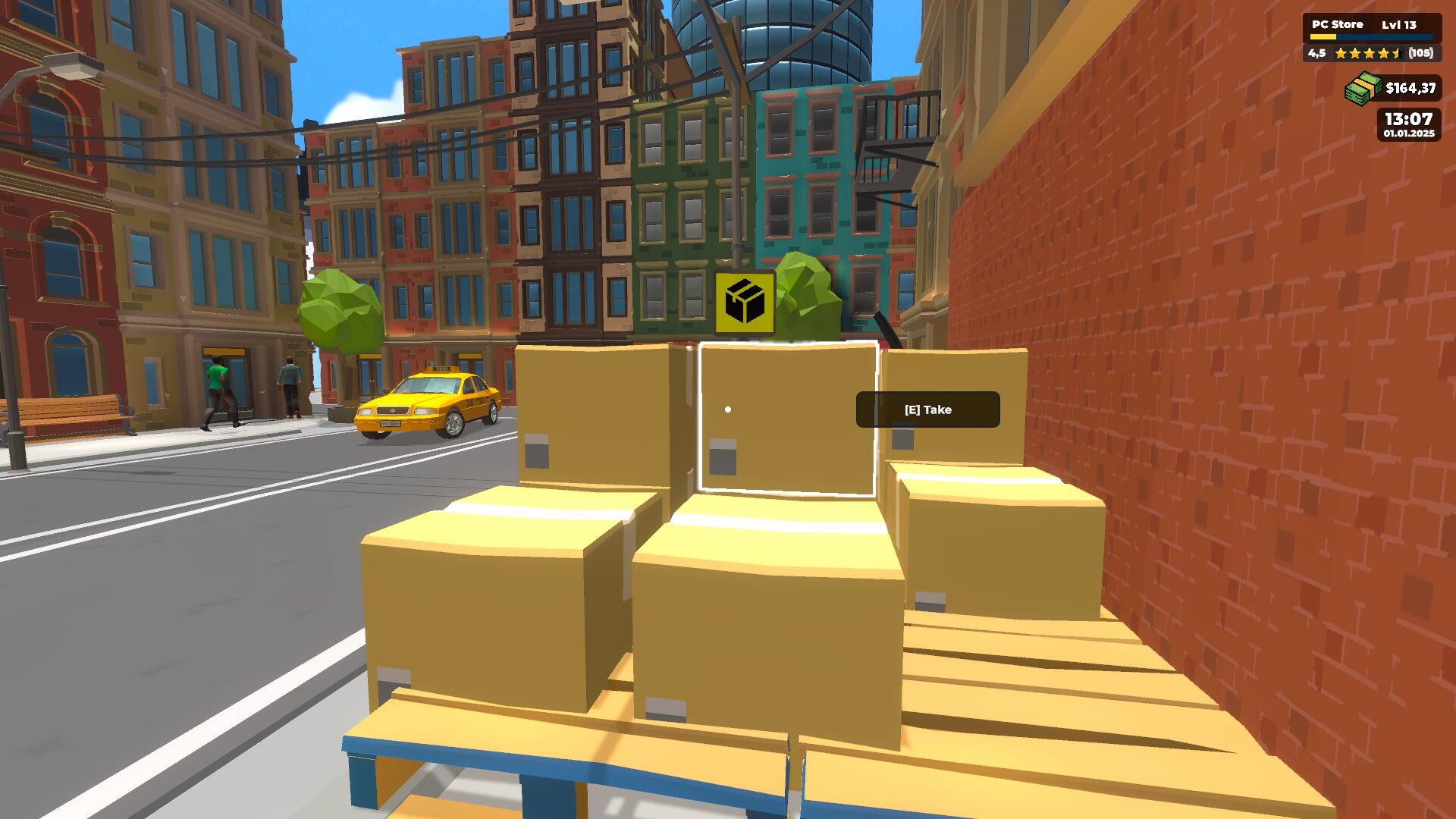Click the shipping label on the box
1456x819 pixels.
721,455
